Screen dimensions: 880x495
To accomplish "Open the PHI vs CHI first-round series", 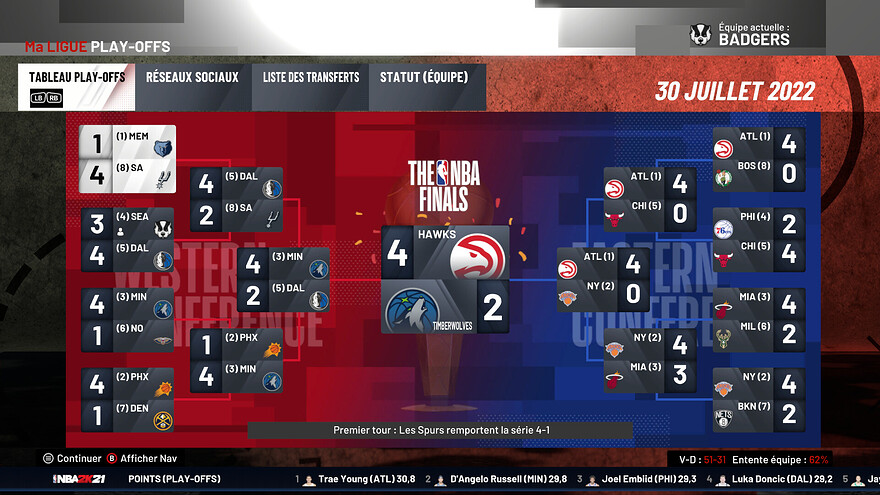I will (x=757, y=240).
